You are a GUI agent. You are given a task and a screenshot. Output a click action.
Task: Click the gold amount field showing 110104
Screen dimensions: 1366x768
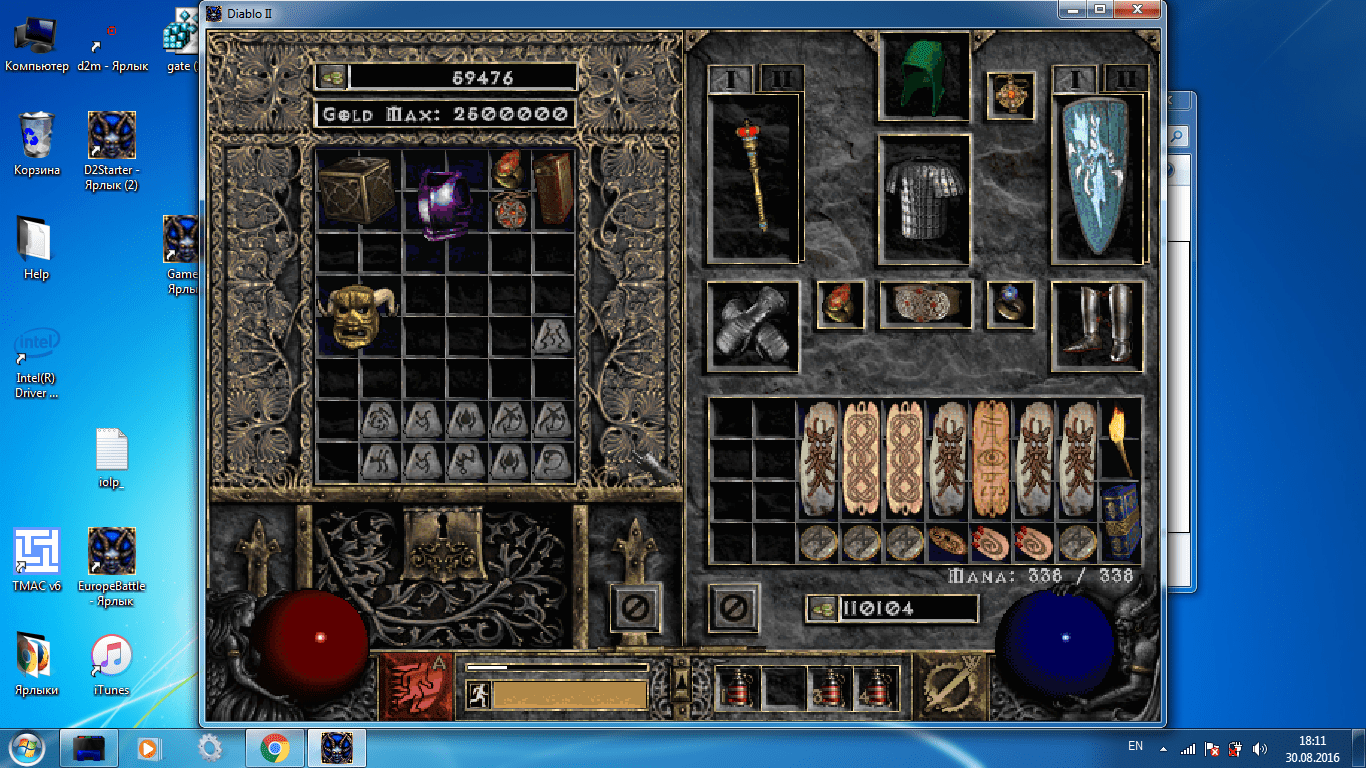[x=910, y=609]
